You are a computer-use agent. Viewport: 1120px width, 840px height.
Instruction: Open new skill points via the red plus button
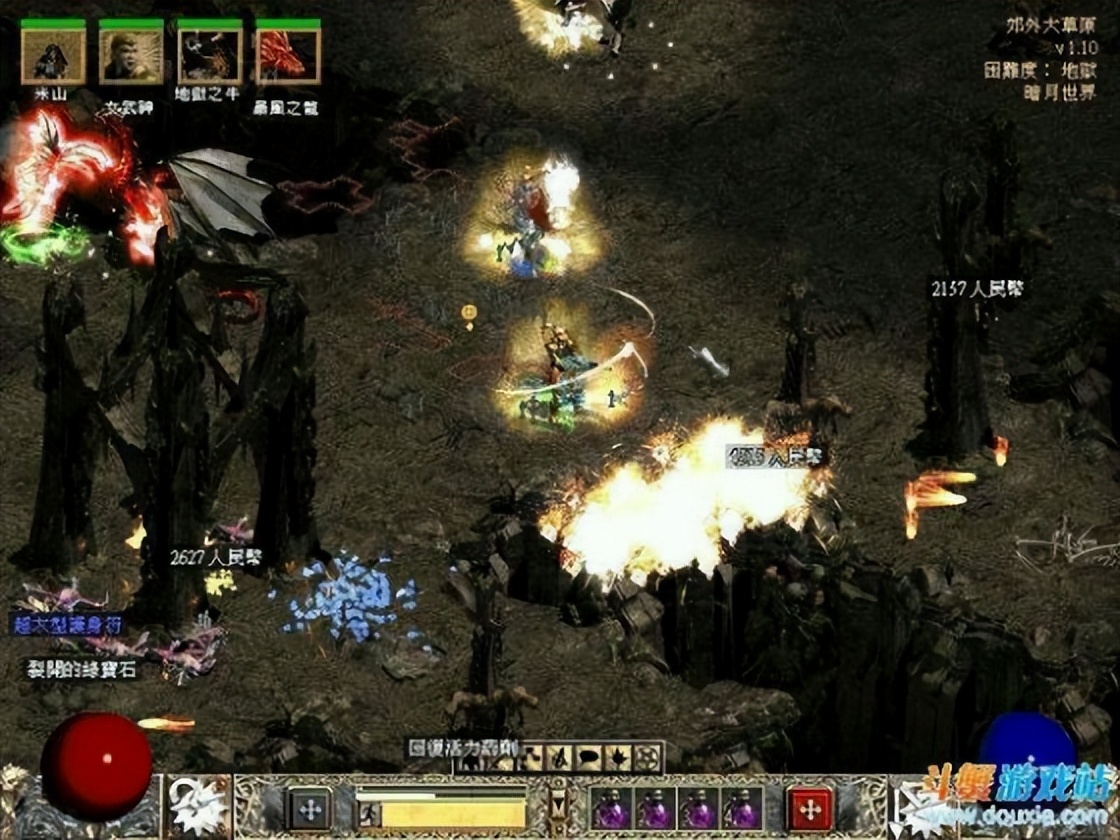pos(810,808)
